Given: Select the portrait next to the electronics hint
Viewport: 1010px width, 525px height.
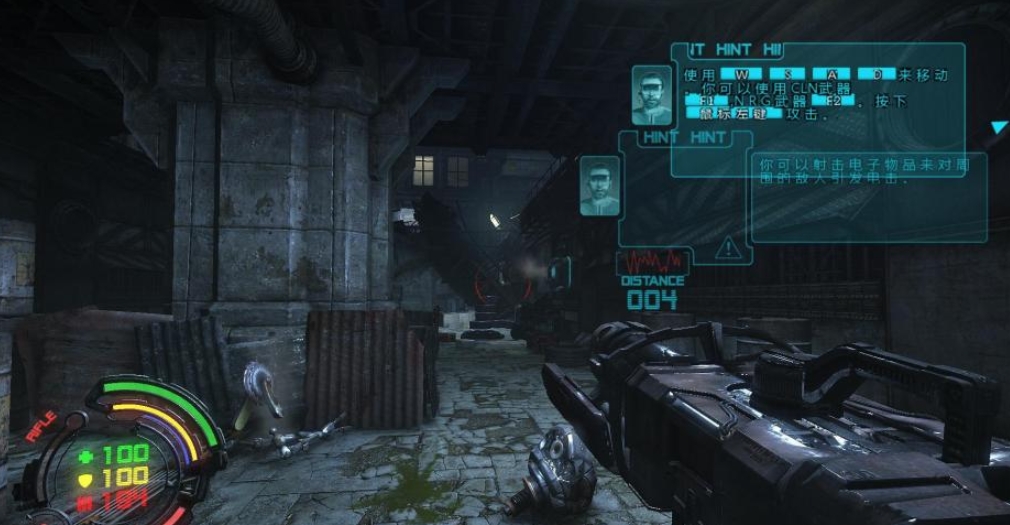Looking at the screenshot, I should (x=599, y=185).
